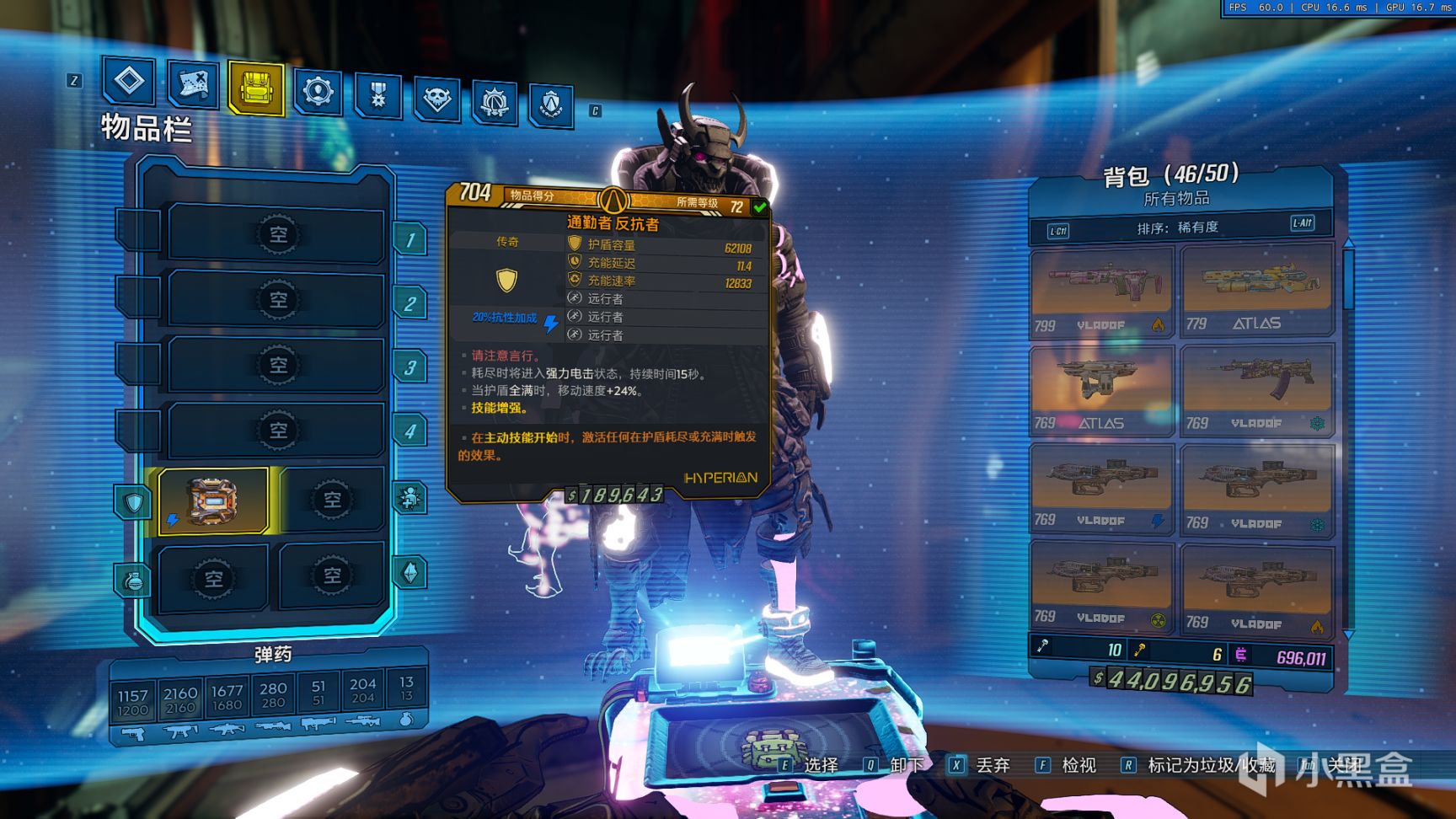Switch to the treasure map tab
Screen dimensions: 1456x819
(193, 84)
